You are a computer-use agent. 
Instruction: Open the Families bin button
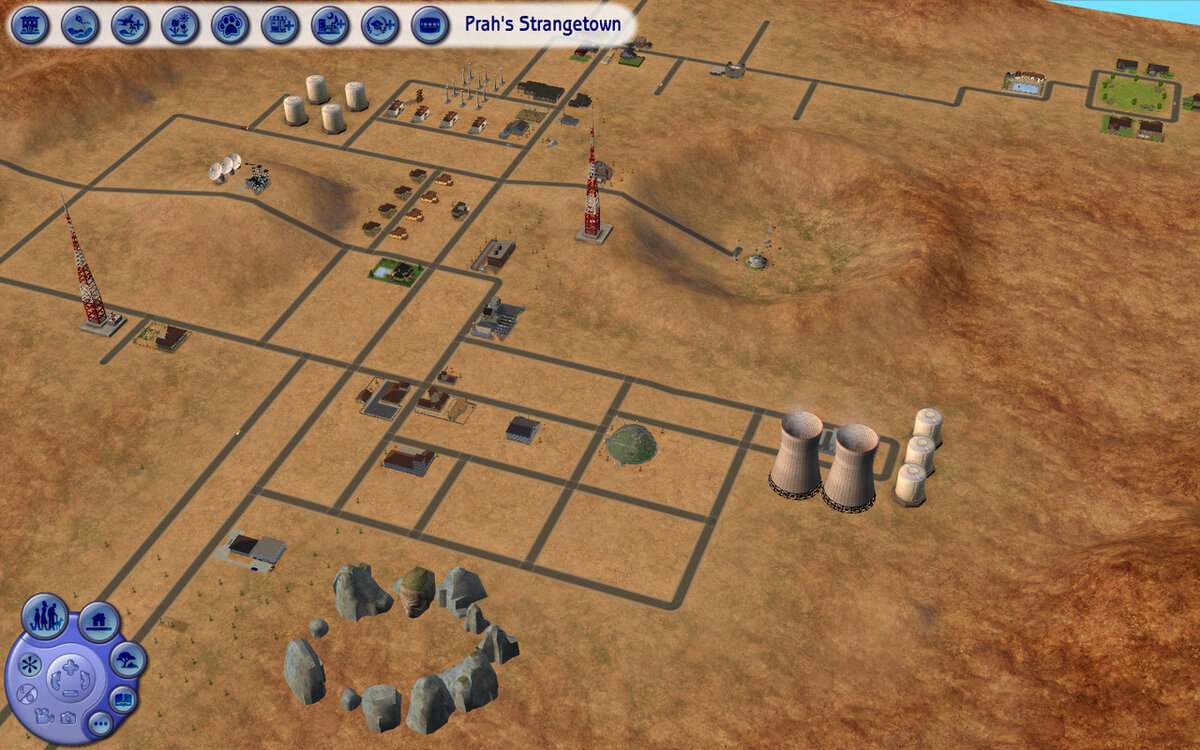[x=45, y=616]
